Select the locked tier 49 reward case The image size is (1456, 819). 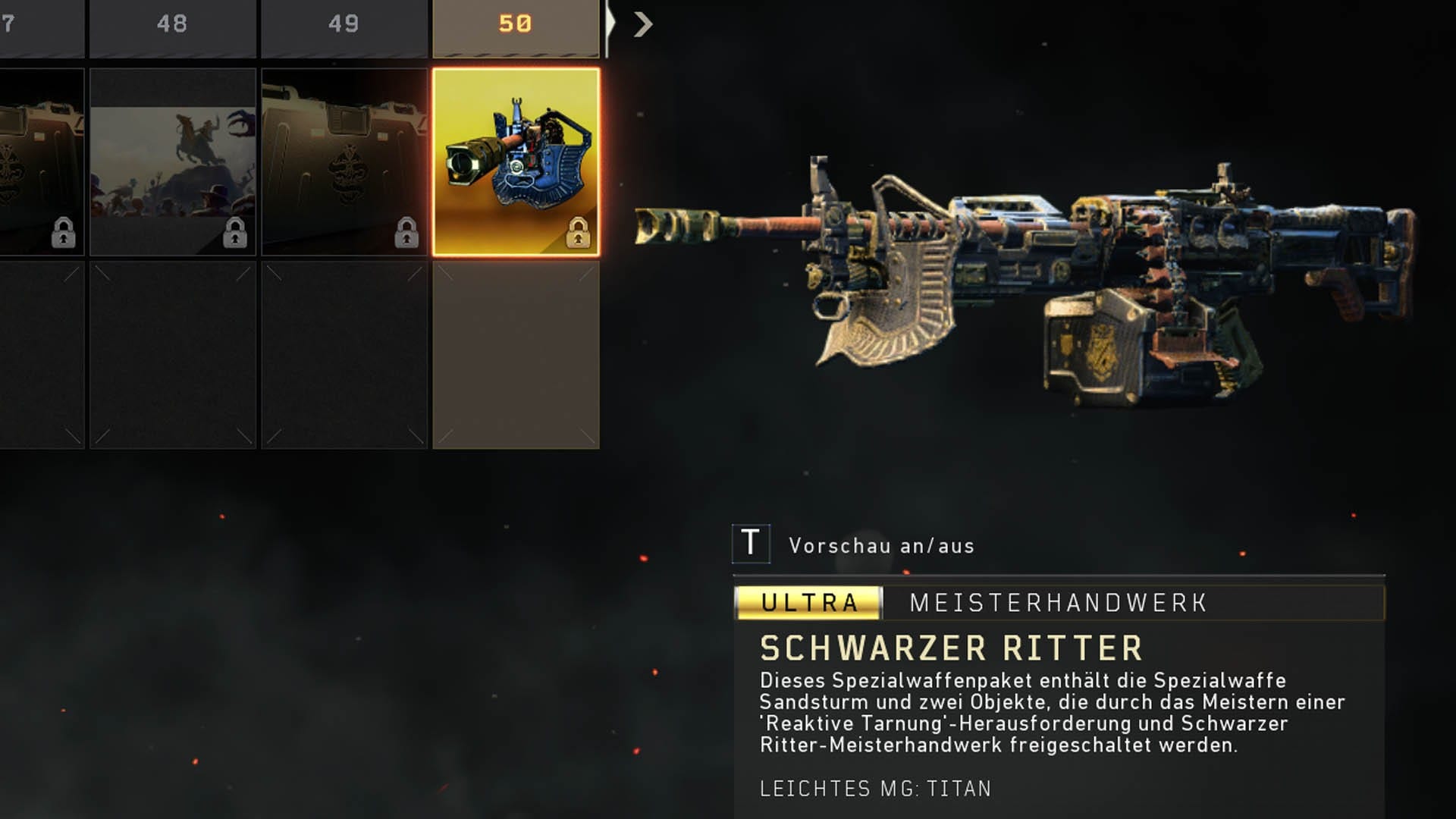click(x=344, y=162)
